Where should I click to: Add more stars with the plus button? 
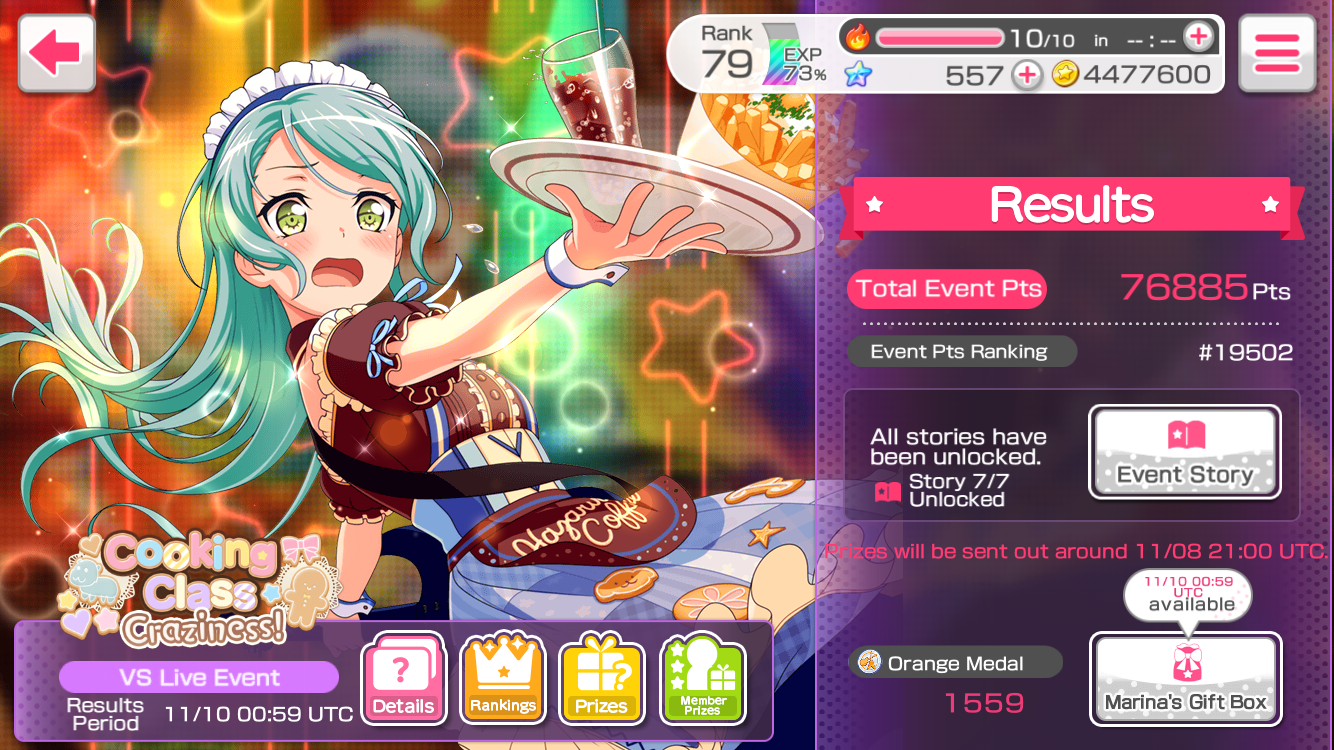click(x=1025, y=75)
